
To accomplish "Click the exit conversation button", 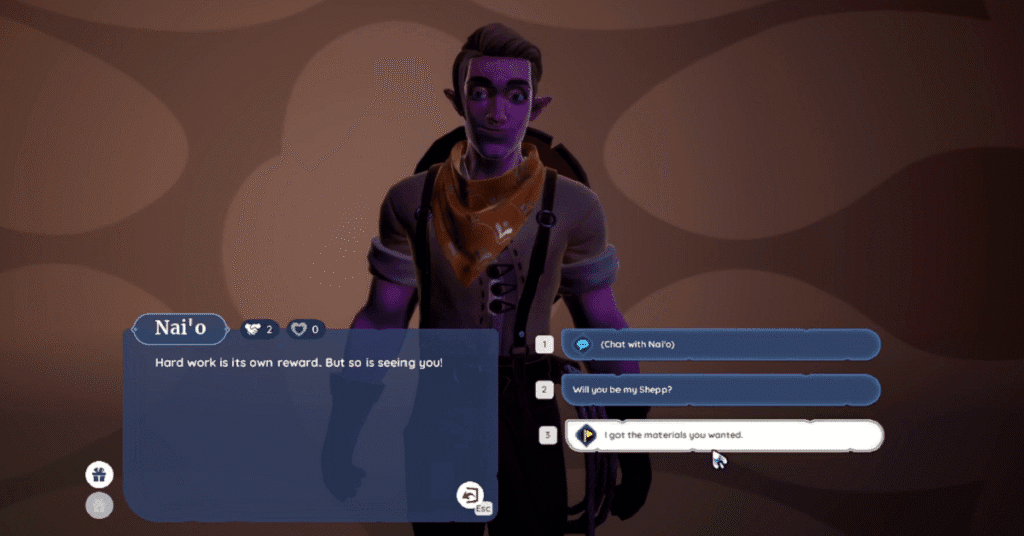I will [470, 494].
